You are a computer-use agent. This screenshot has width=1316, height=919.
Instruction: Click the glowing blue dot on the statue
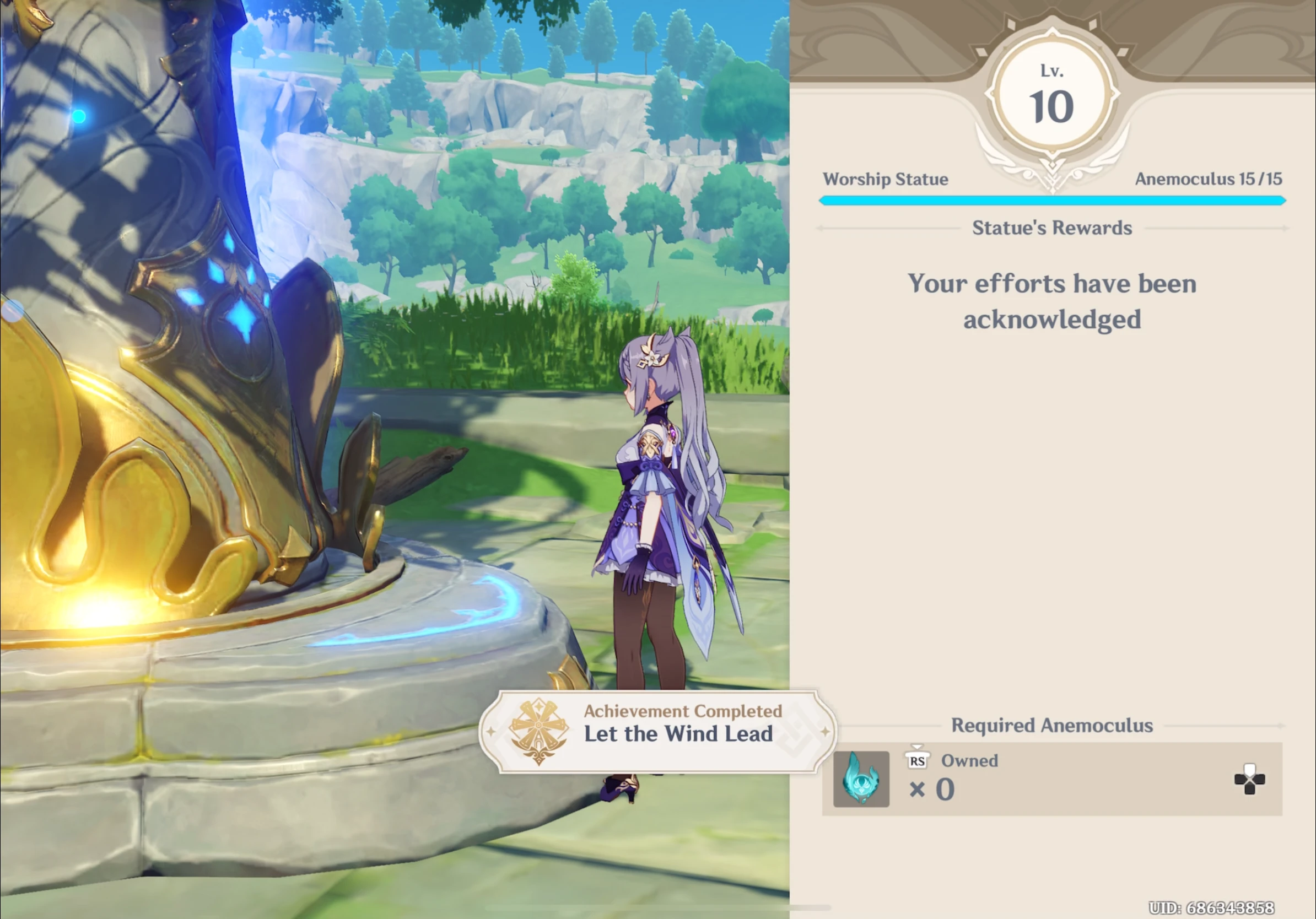pyautogui.click(x=79, y=116)
